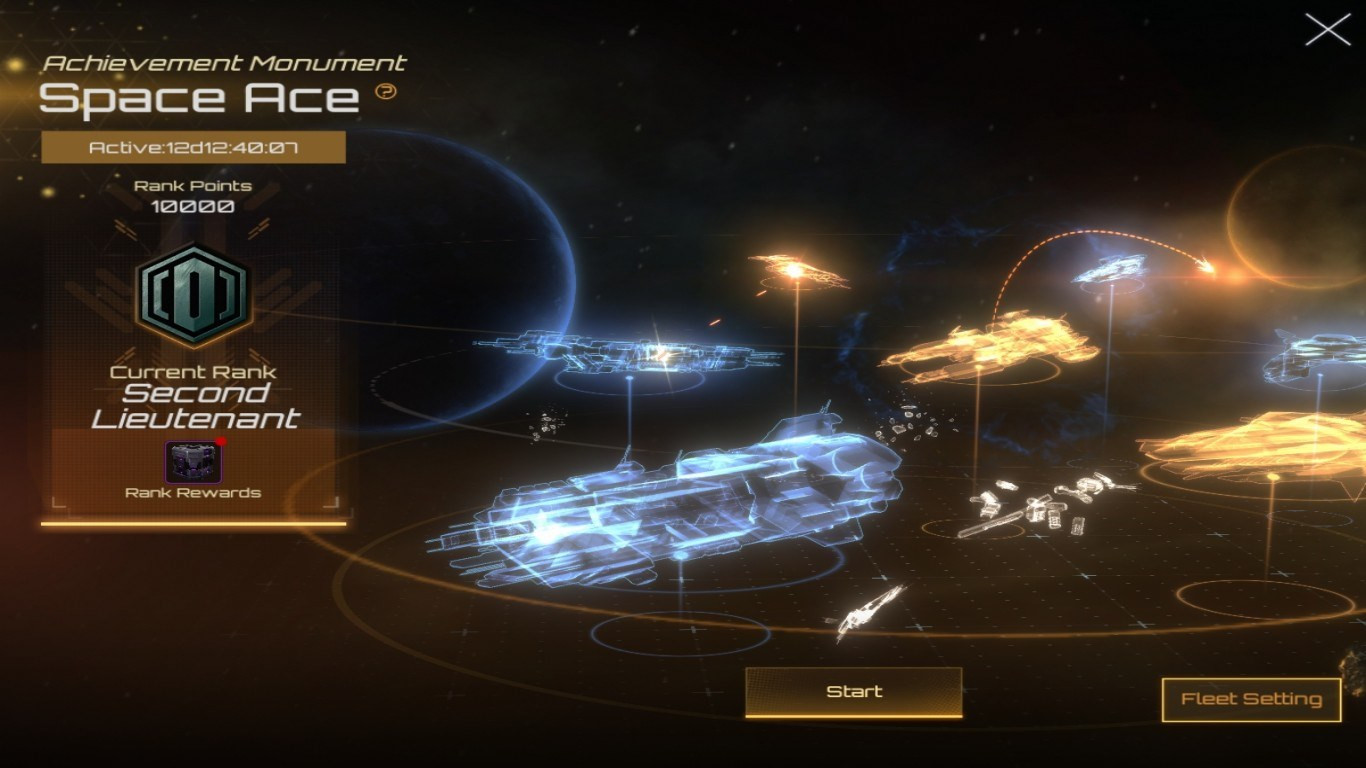Show Space Ace help info icon
Image resolution: width=1366 pixels, height=768 pixels.
(386, 92)
